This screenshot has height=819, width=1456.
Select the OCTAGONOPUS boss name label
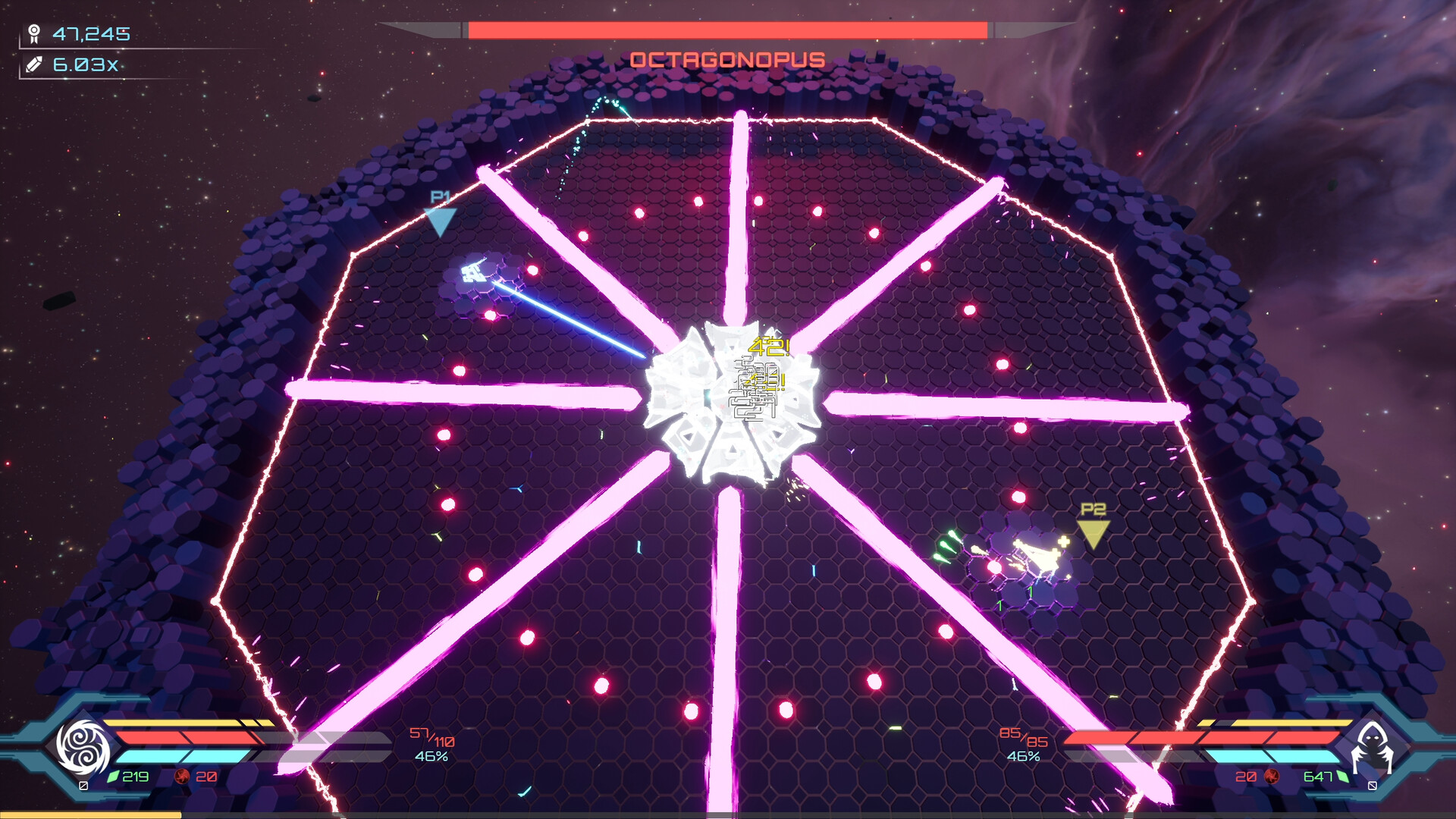728,58
